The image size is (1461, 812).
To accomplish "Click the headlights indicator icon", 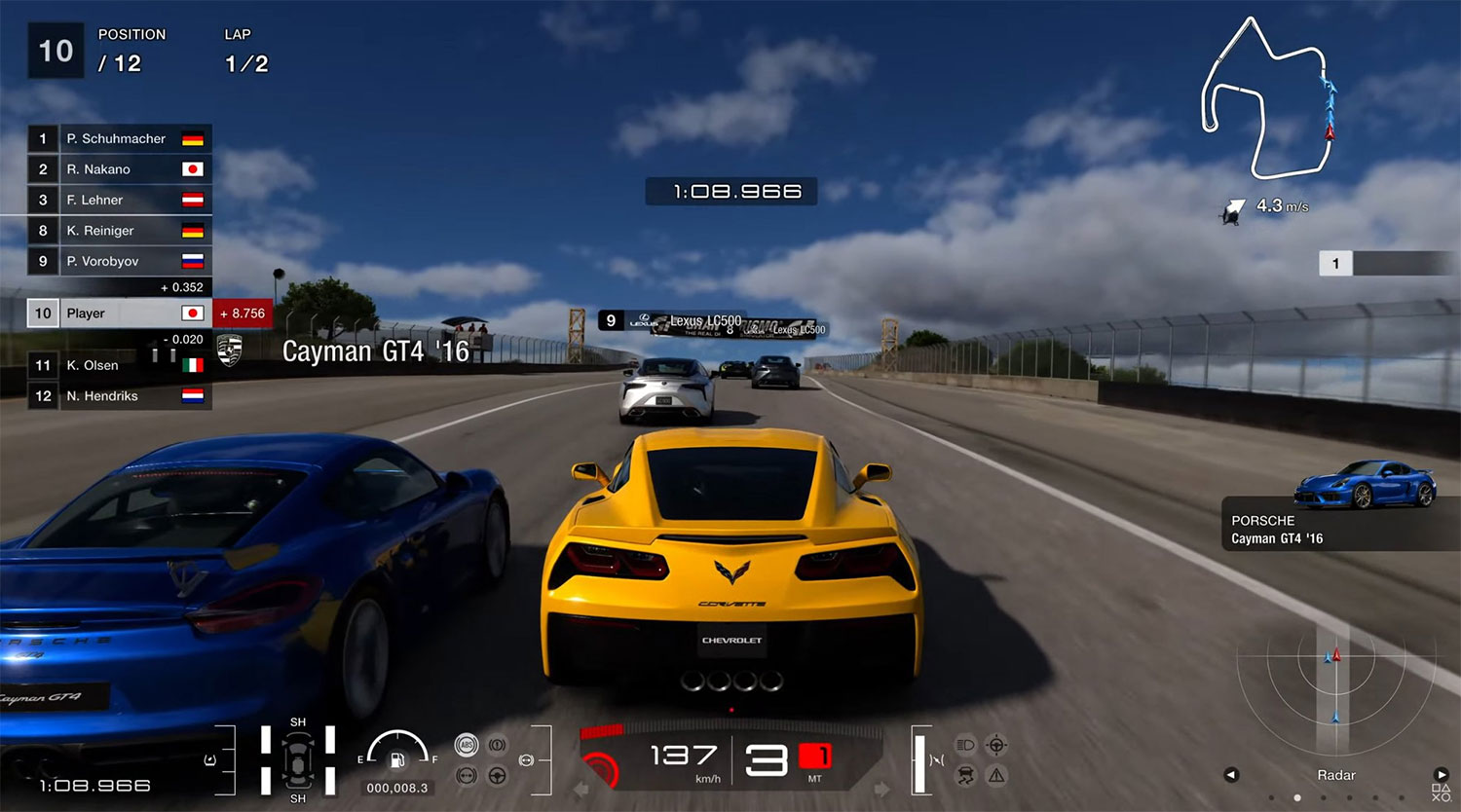I will [x=967, y=744].
